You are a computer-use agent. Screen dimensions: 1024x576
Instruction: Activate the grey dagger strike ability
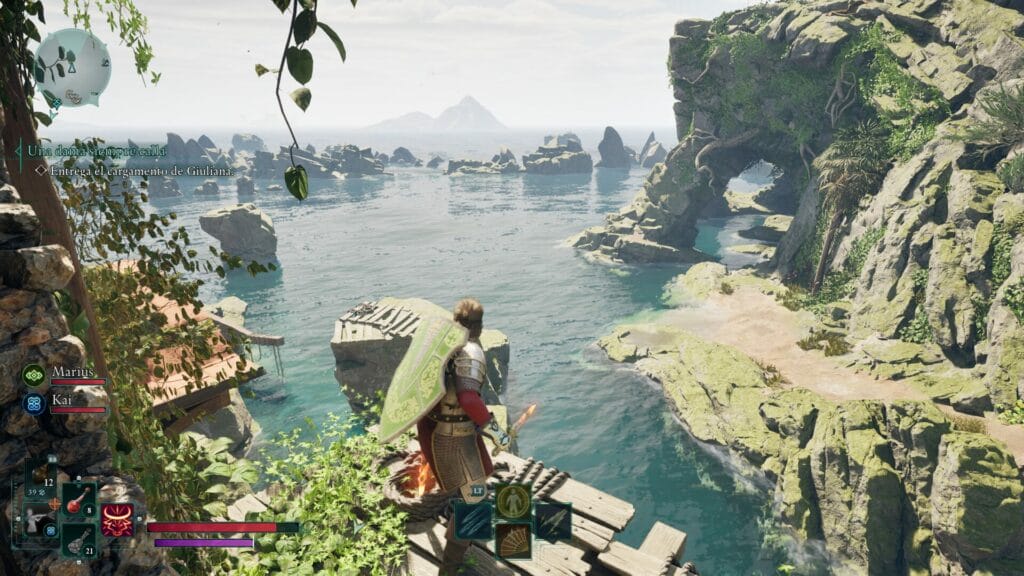tap(553, 521)
